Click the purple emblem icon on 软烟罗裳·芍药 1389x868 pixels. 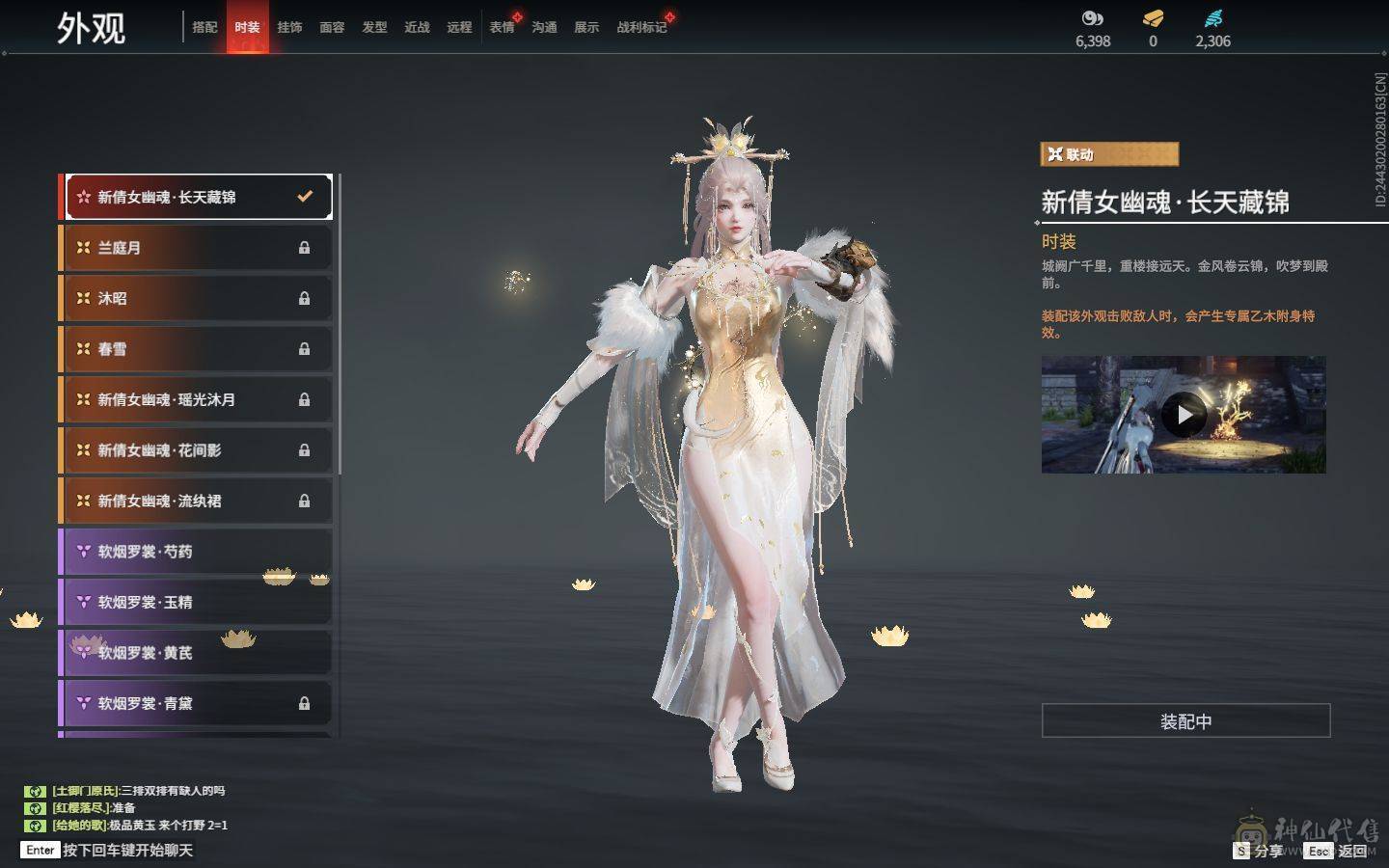[83, 551]
